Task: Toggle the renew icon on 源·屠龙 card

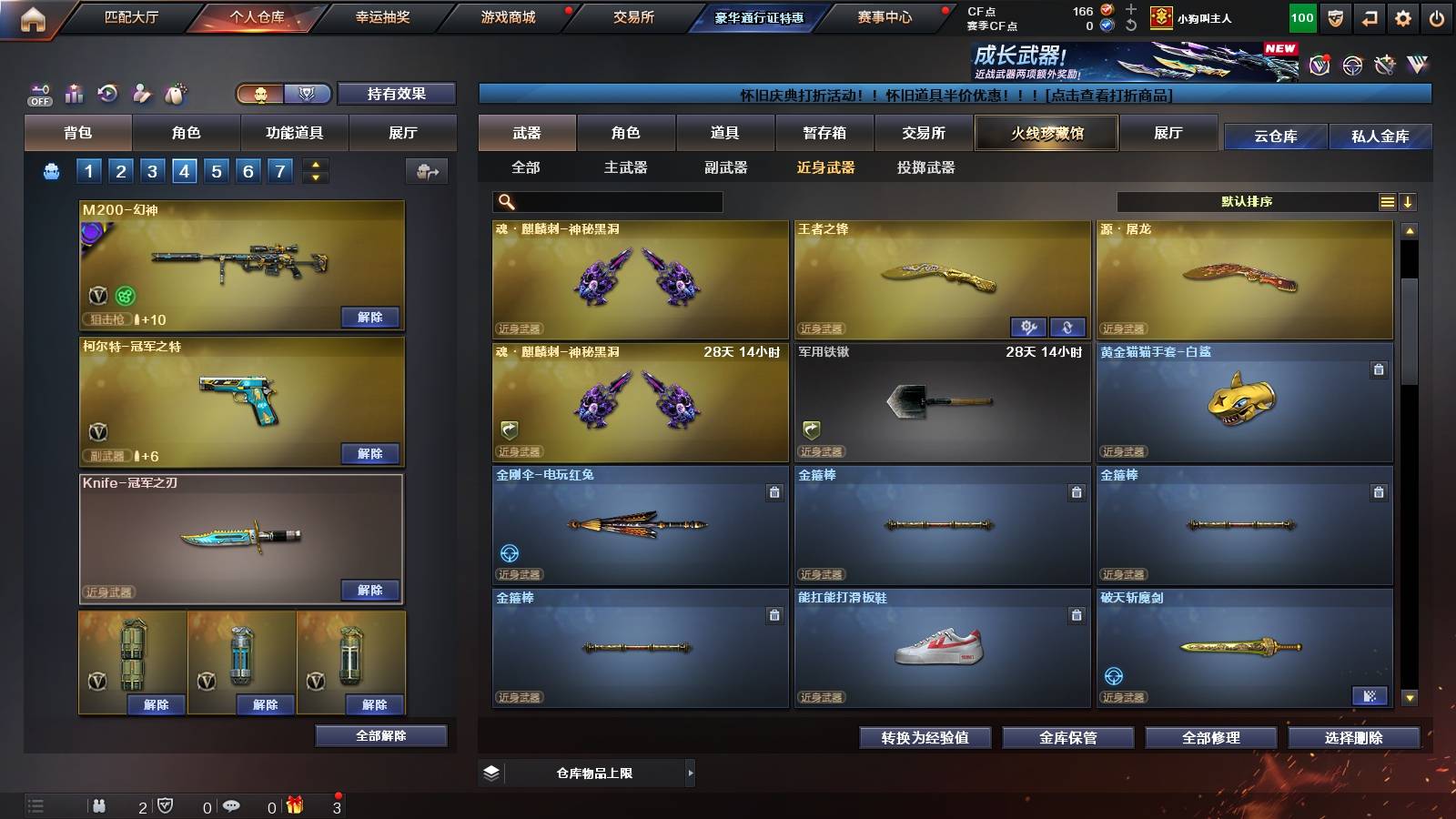Action: (x=1068, y=326)
